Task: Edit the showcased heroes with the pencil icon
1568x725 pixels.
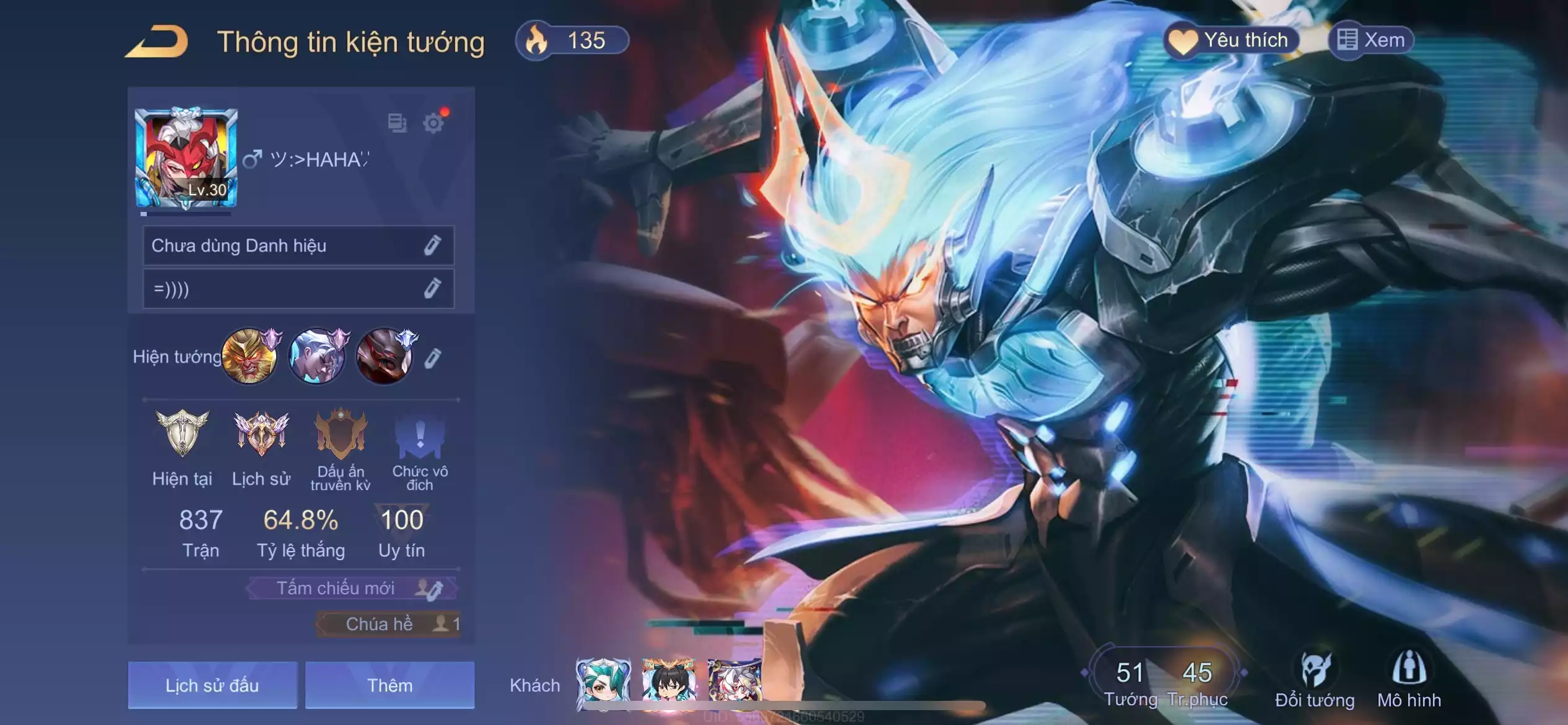Action: coord(432,358)
